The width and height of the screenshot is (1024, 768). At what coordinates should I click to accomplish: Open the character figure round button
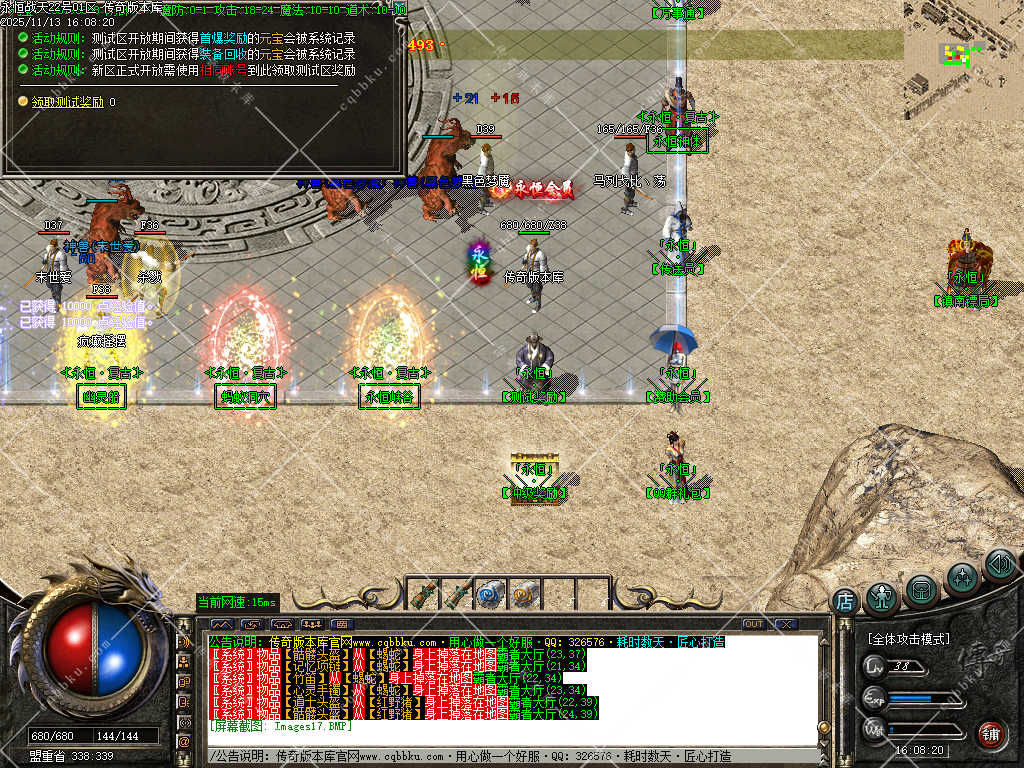pos(882,599)
